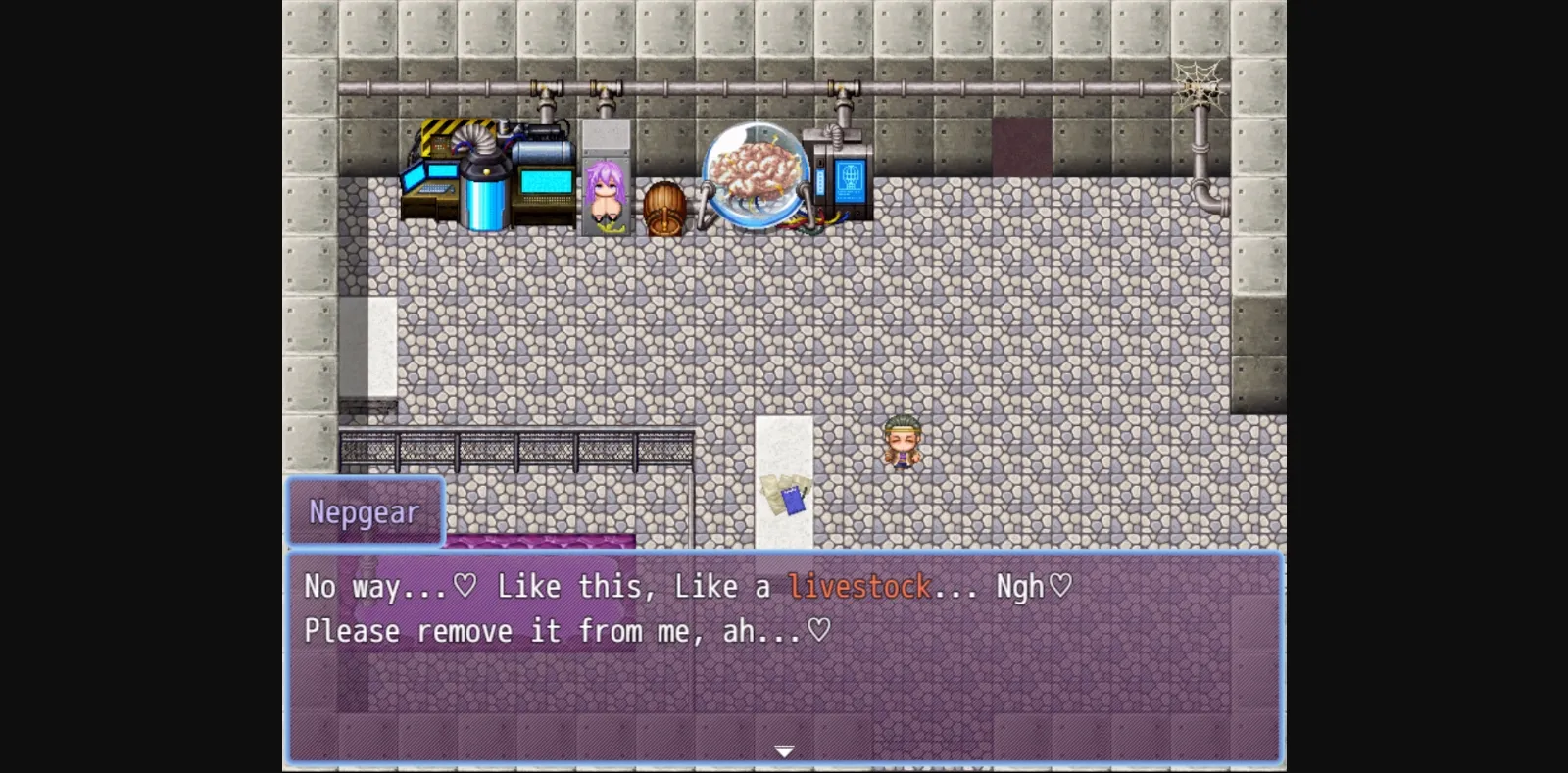Click the wooden barrel beside the capsule
The image size is (1568, 773).
click(x=664, y=206)
